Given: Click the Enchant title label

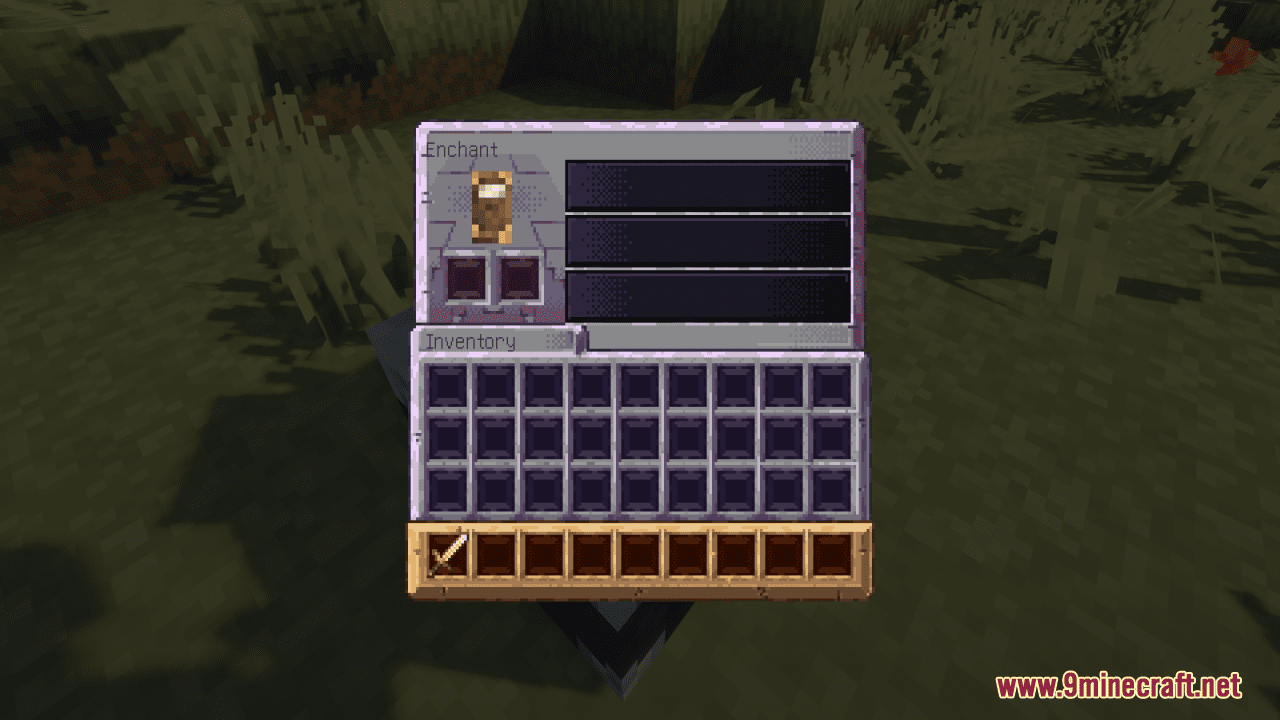Looking at the screenshot, I should click(x=460, y=150).
